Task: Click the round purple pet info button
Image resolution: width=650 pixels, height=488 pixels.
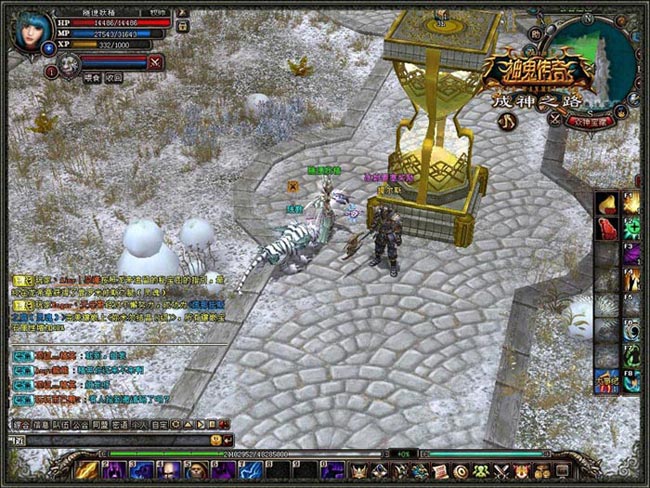Action: coord(51,72)
